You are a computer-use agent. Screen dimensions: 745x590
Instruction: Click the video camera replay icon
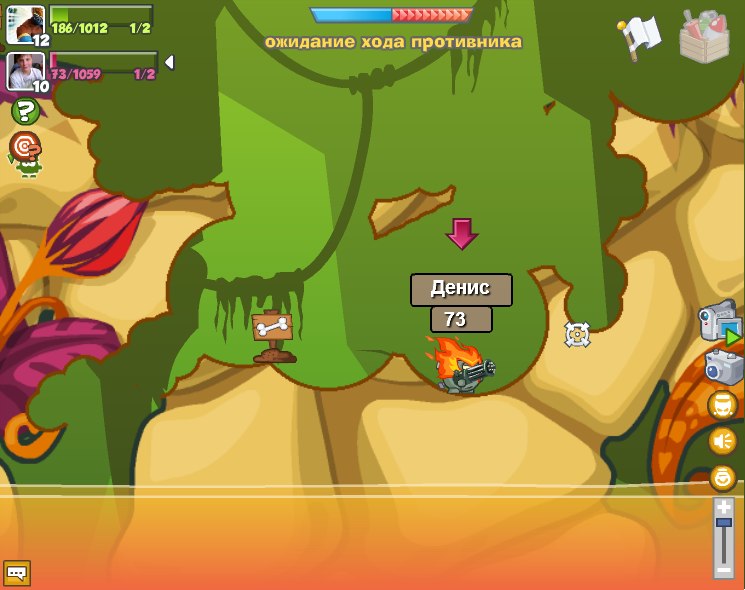pos(719,323)
